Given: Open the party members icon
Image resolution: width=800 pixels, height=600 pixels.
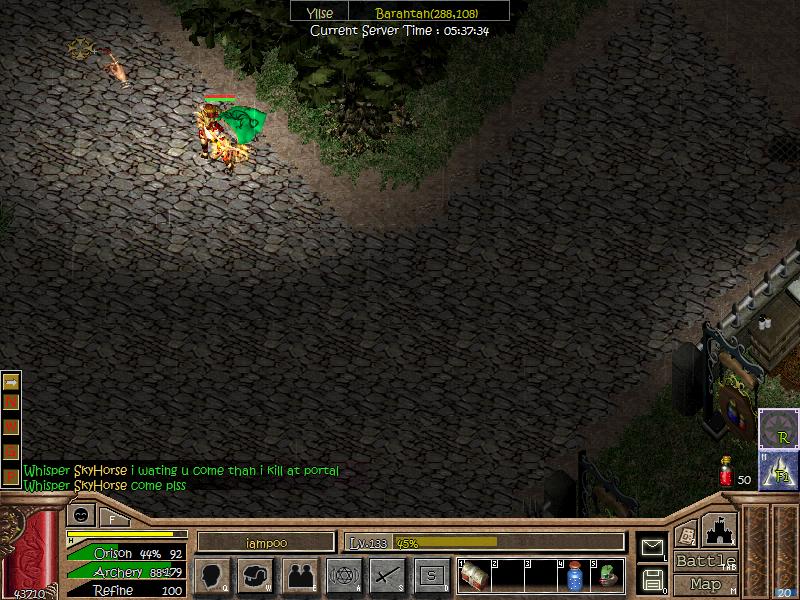Looking at the screenshot, I should click(299, 576).
